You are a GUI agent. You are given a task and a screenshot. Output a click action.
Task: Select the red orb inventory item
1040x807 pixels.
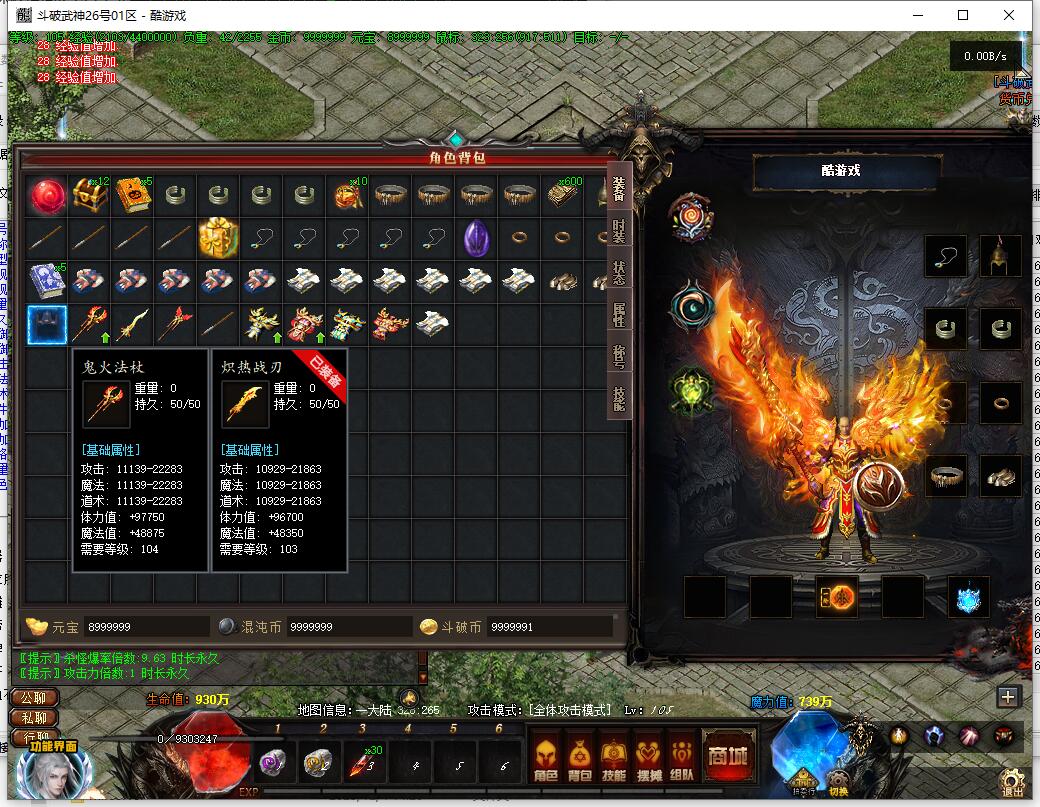click(47, 195)
